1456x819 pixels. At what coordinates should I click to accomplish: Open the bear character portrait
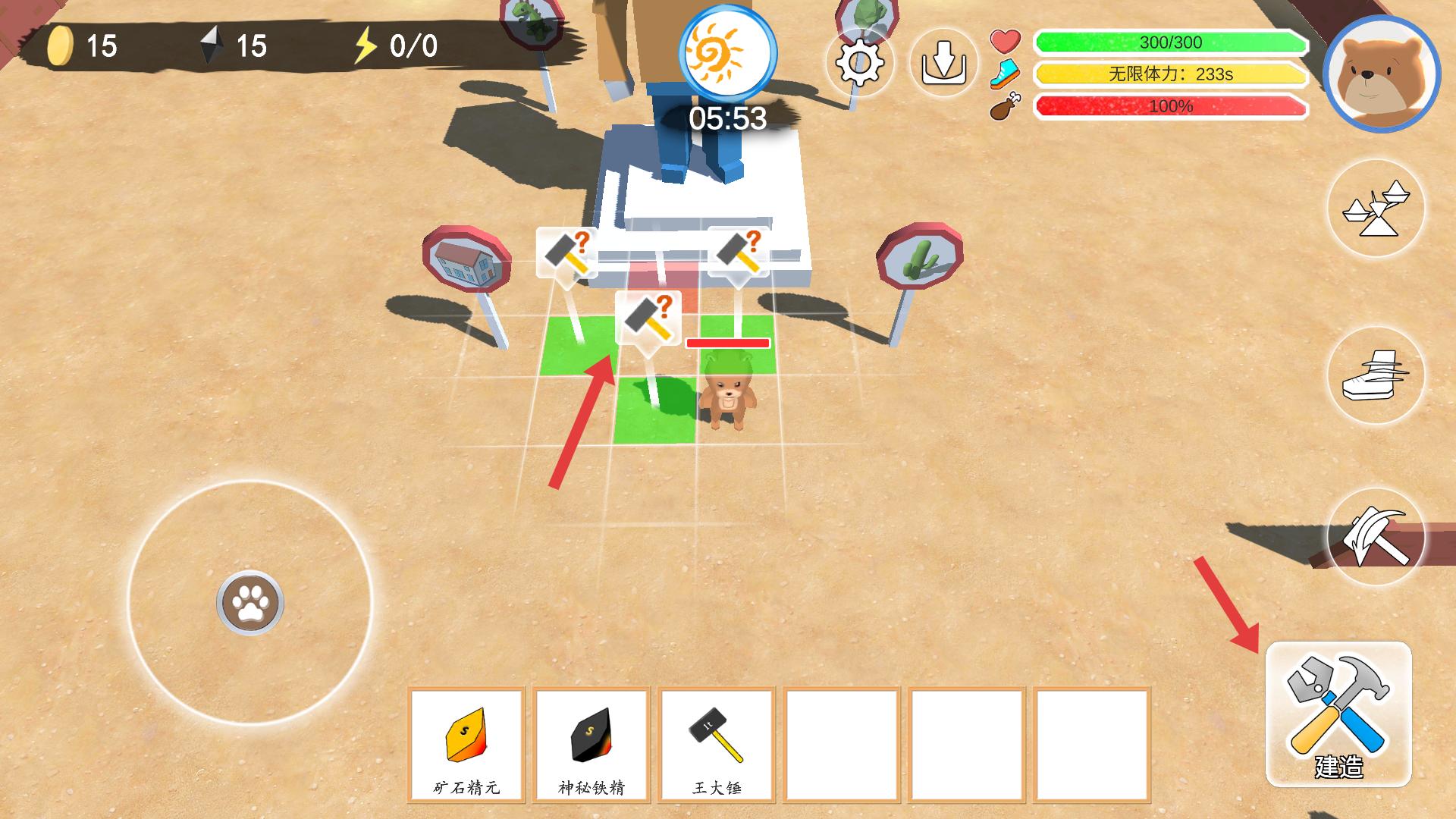(1381, 74)
